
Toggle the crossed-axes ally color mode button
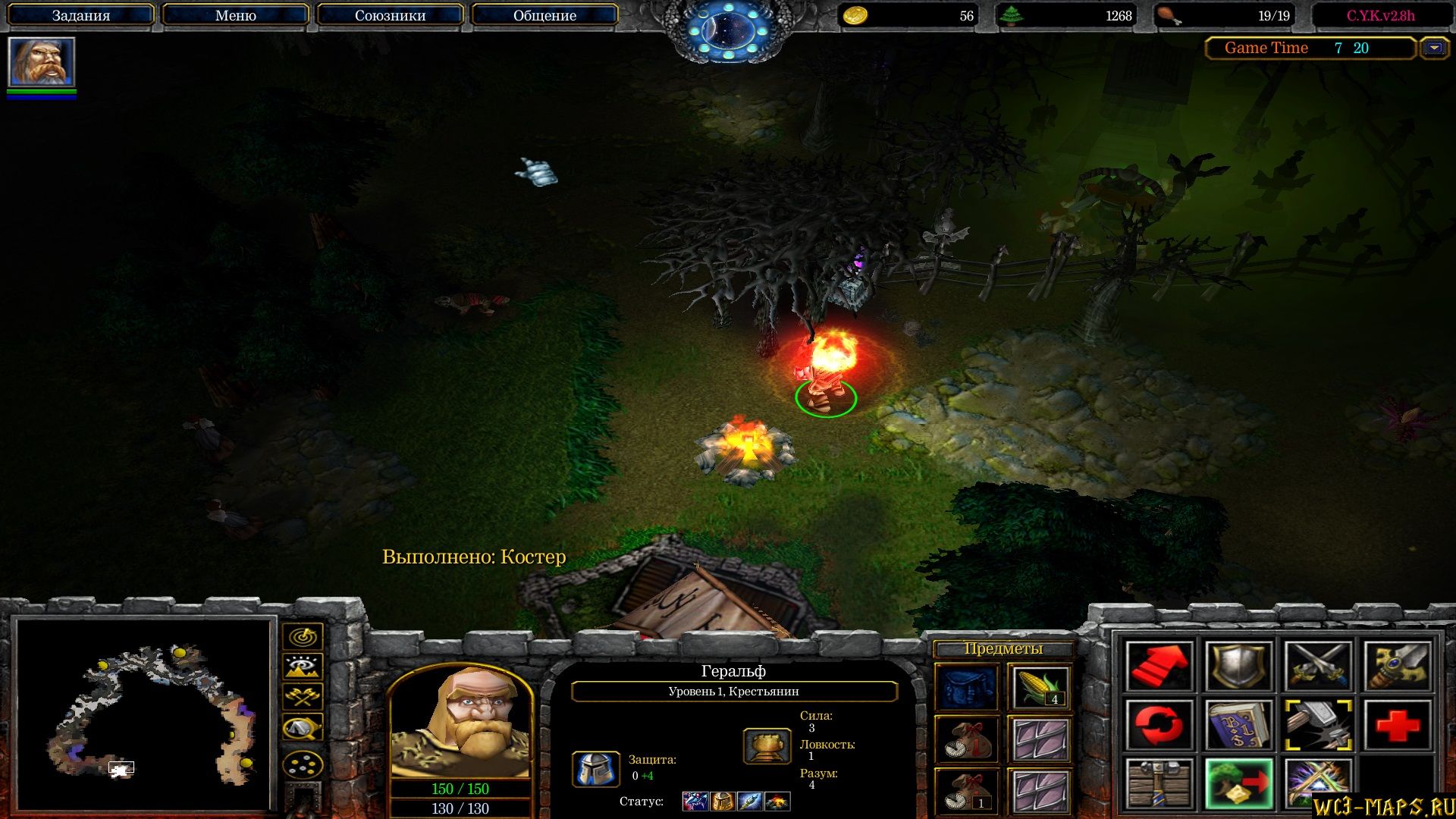pyautogui.click(x=303, y=697)
